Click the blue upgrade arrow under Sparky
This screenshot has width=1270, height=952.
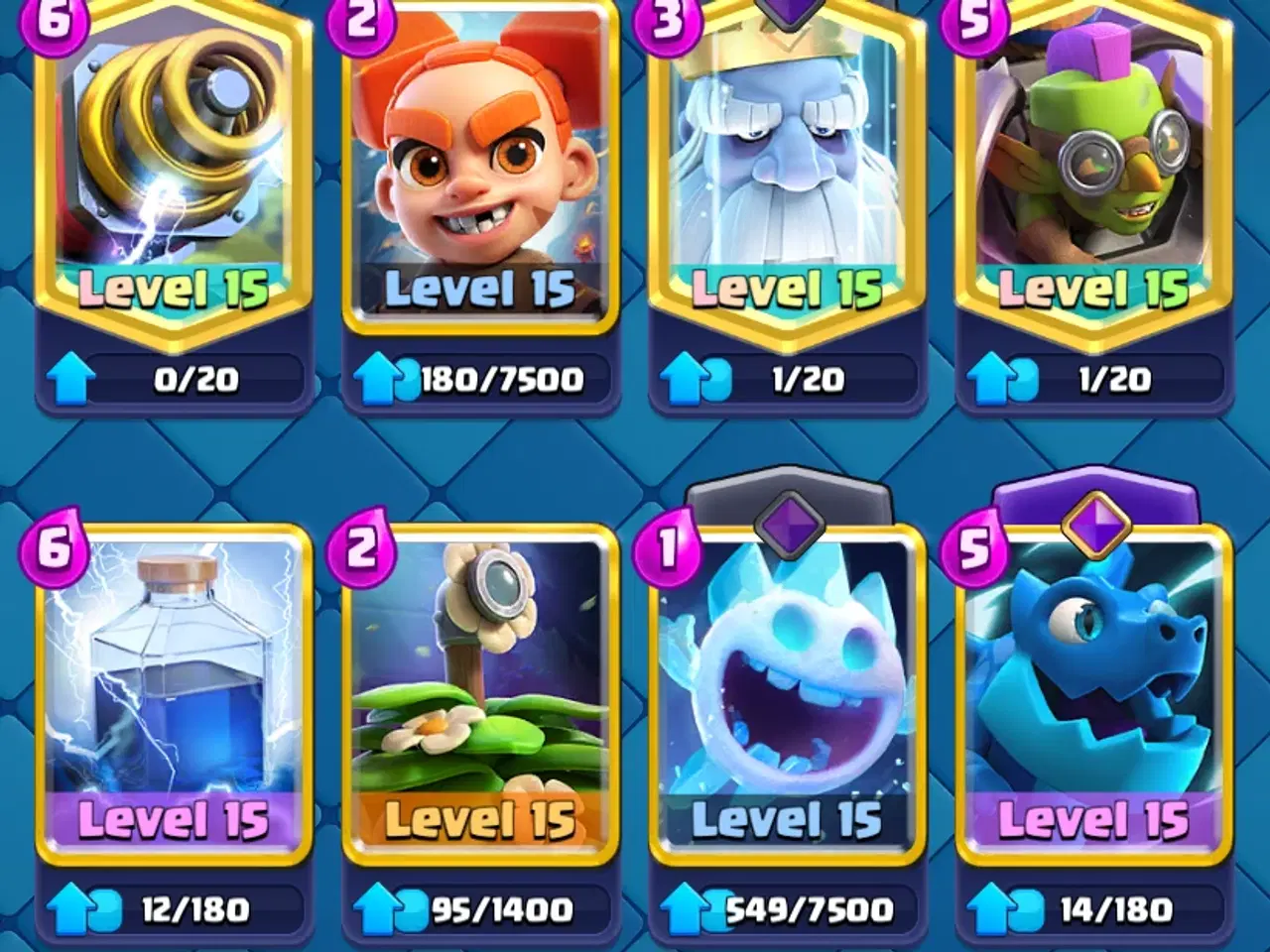point(71,377)
